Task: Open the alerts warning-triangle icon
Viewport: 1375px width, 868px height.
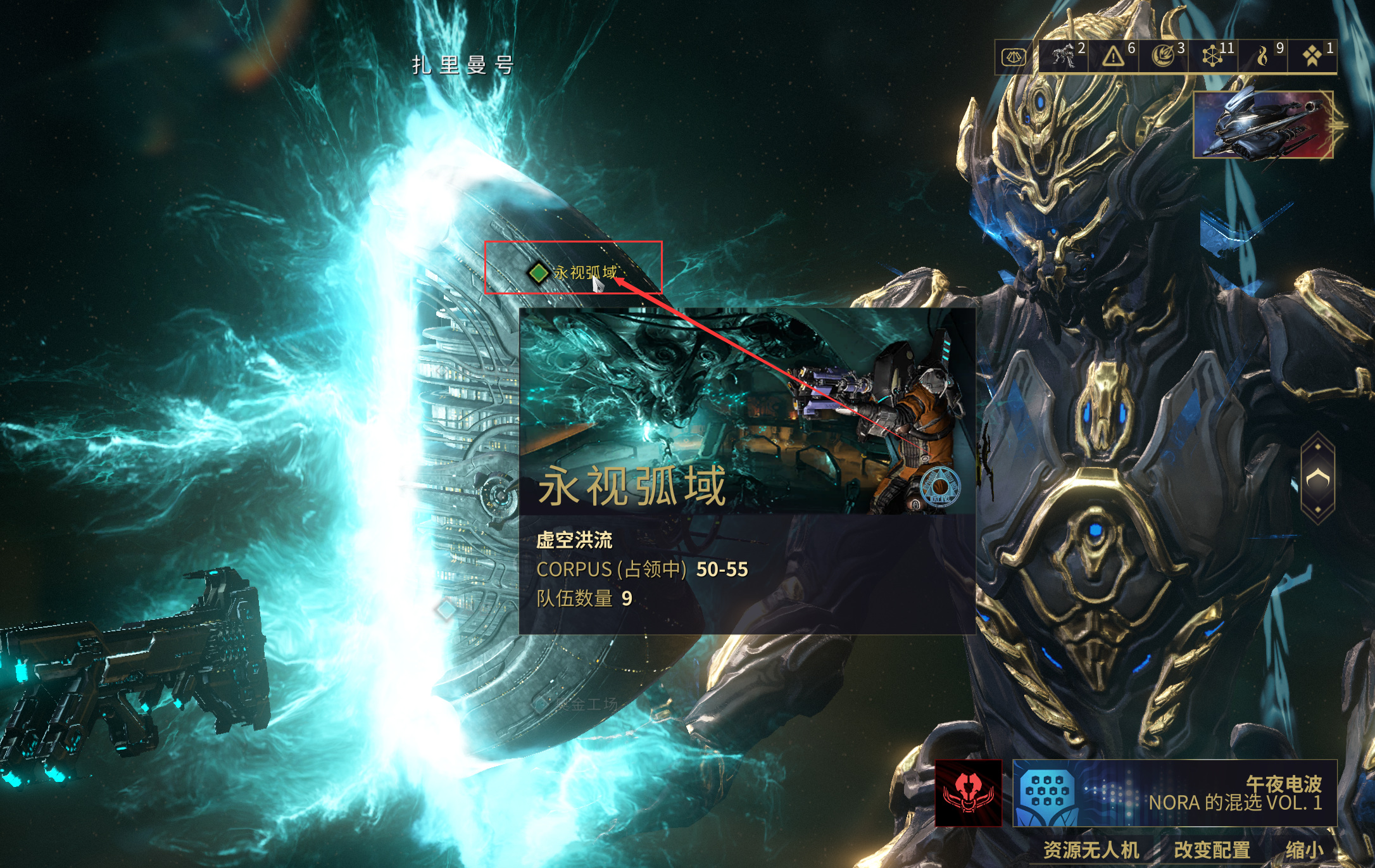Action: point(1114,56)
